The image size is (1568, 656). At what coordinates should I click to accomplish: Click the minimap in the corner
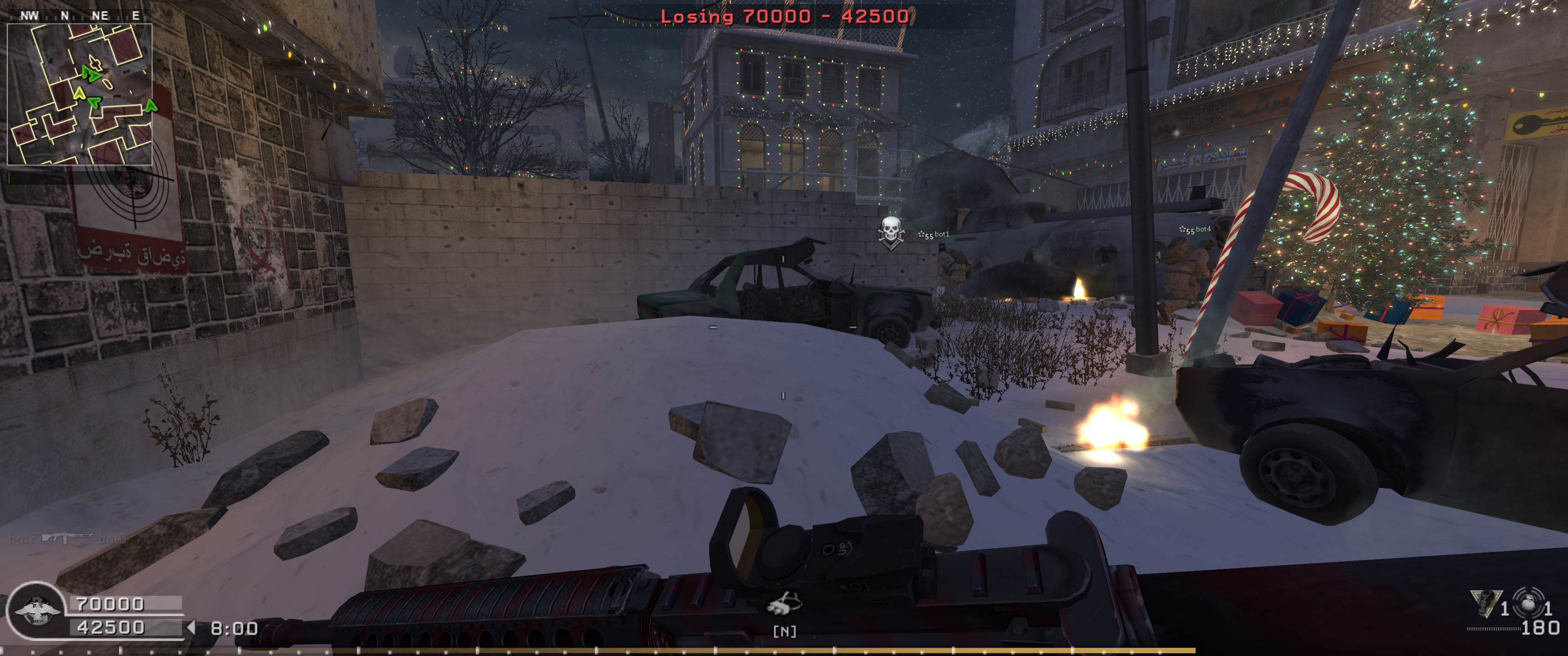(x=79, y=94)
